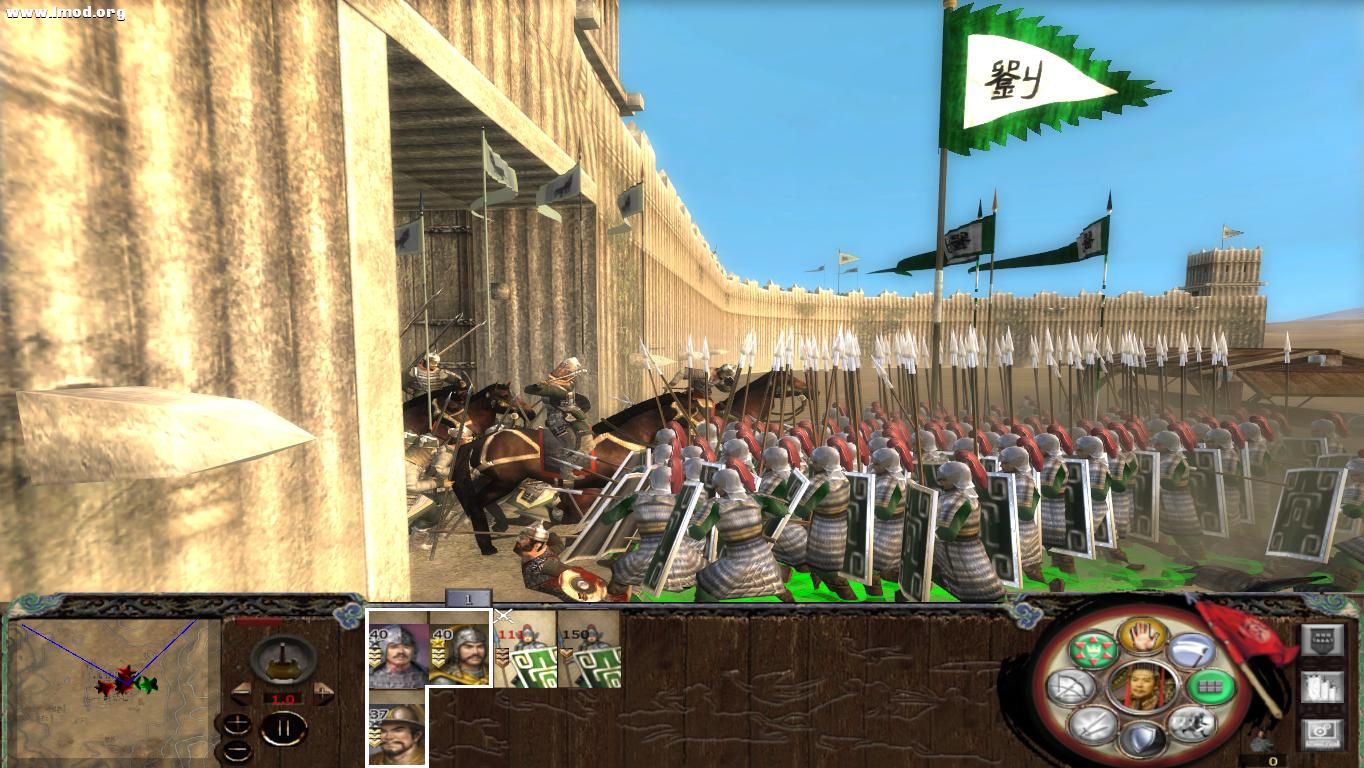Increase battle speed with right arrow
1364x768 pixels.
click(x=321, y=693)
